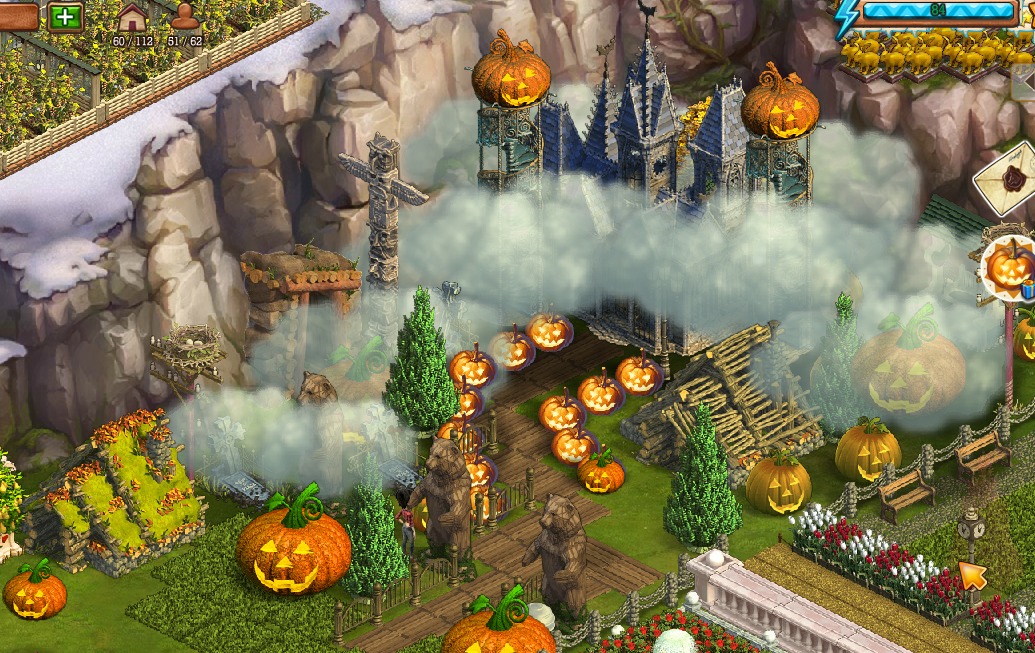
Task: Click the brown population figure icon
Action: pyautogui.click(x=184, y=17)
